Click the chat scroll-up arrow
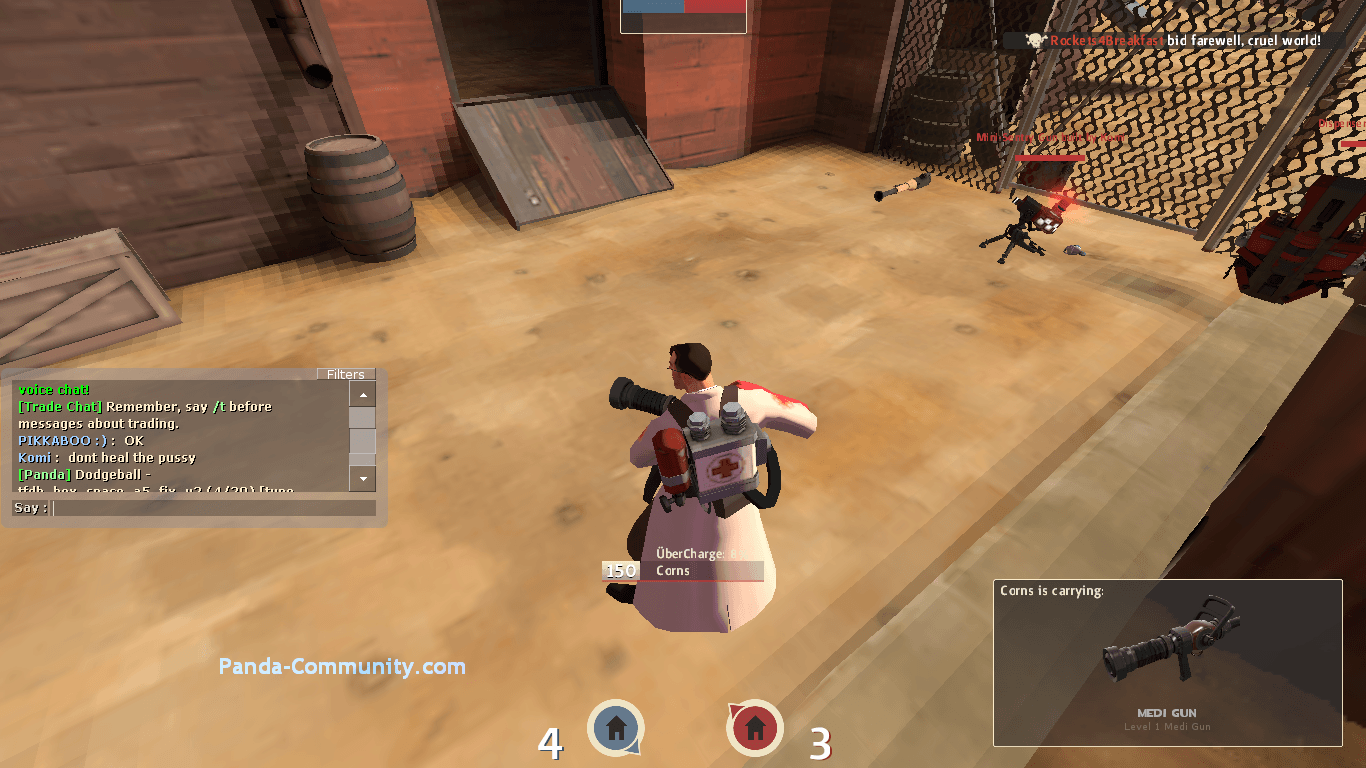 point(362,393)
